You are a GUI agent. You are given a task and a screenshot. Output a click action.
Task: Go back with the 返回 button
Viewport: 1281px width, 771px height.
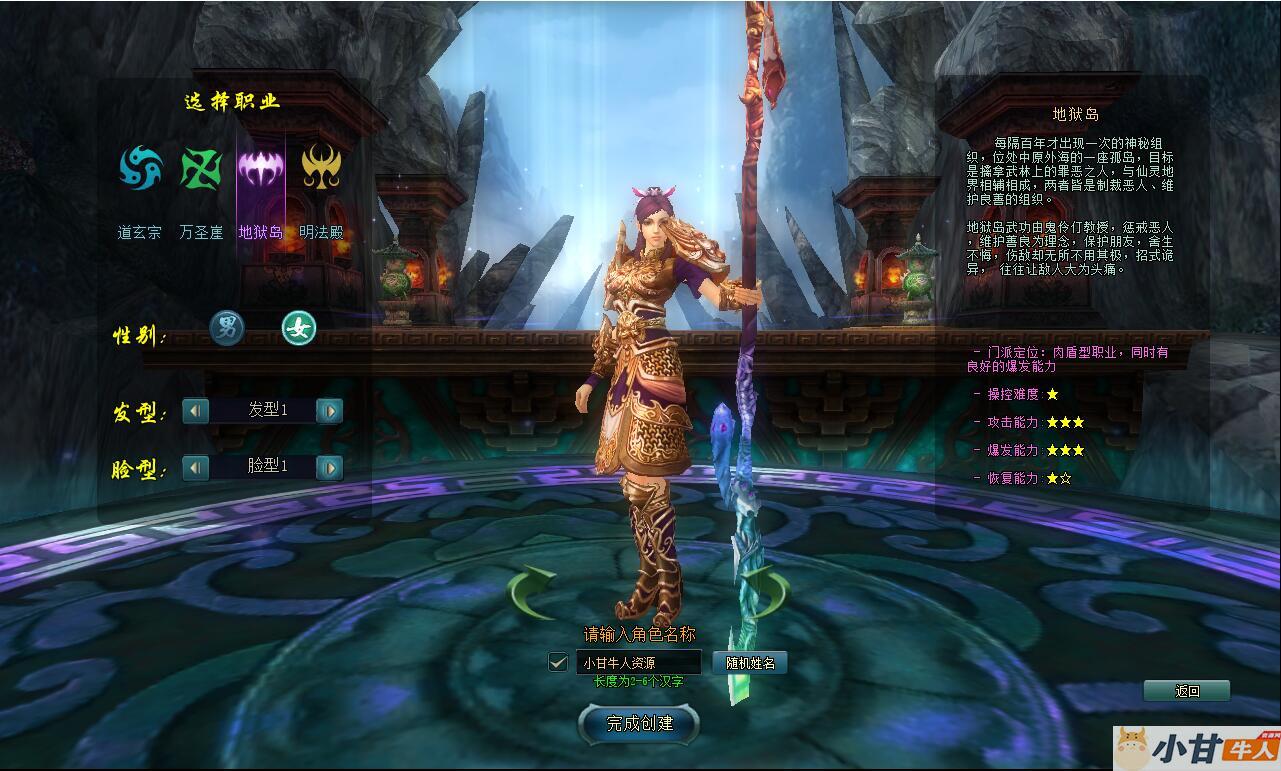[1187, 691]
